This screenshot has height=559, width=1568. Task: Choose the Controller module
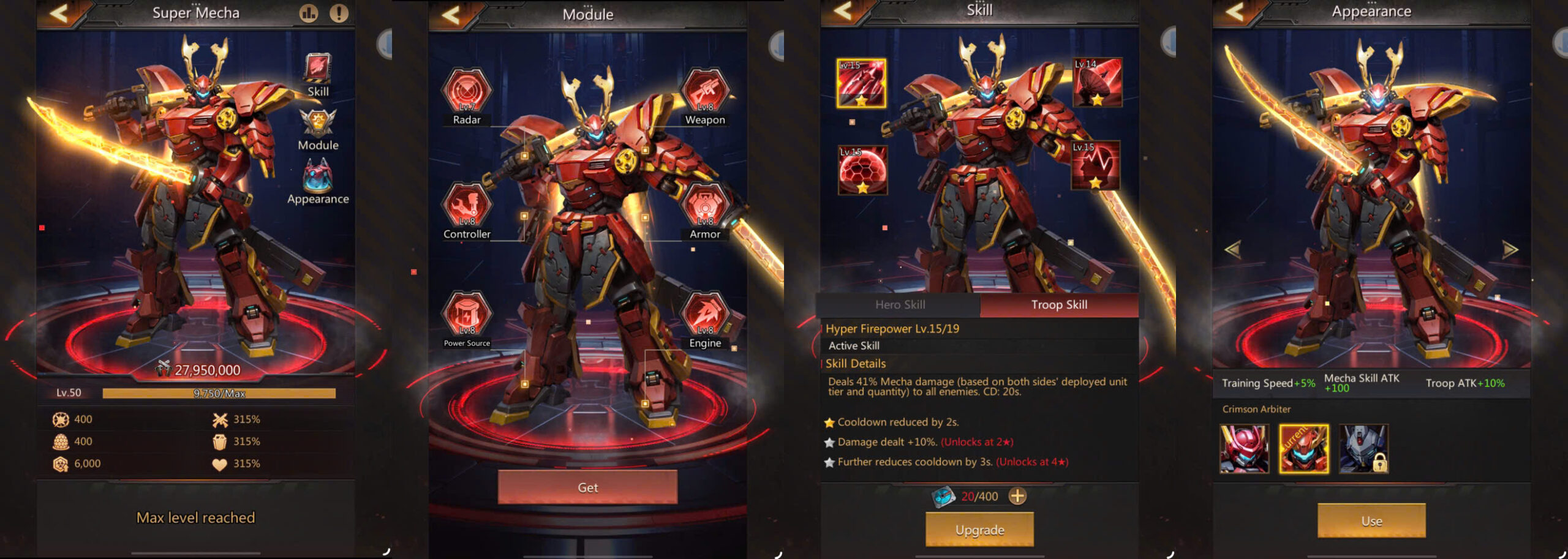pos(467,206)
